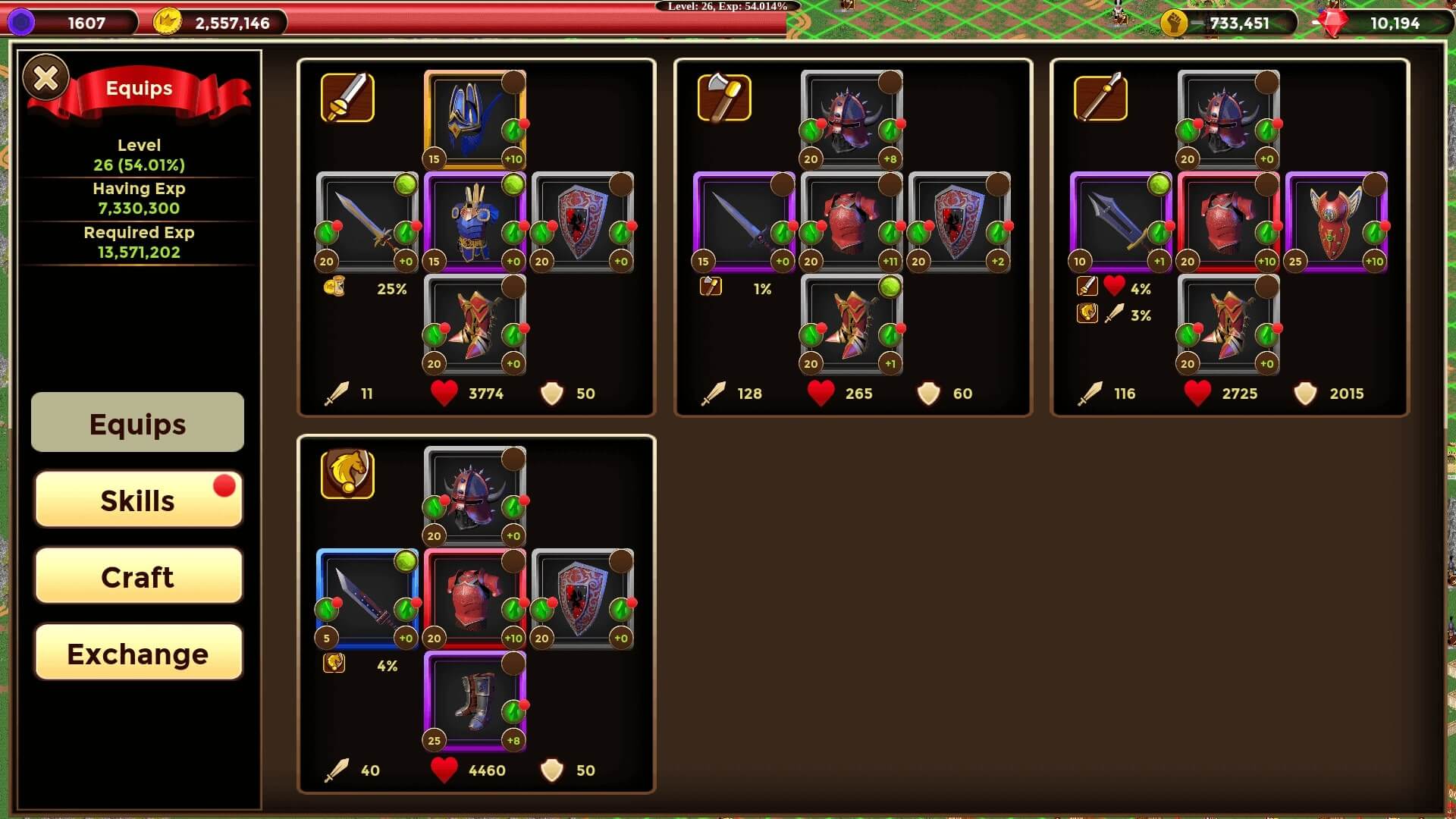Click the axeman unit class icon
Image resolution: width=1456 pixels, height=819 pixels.
click(x=724, y=97)
